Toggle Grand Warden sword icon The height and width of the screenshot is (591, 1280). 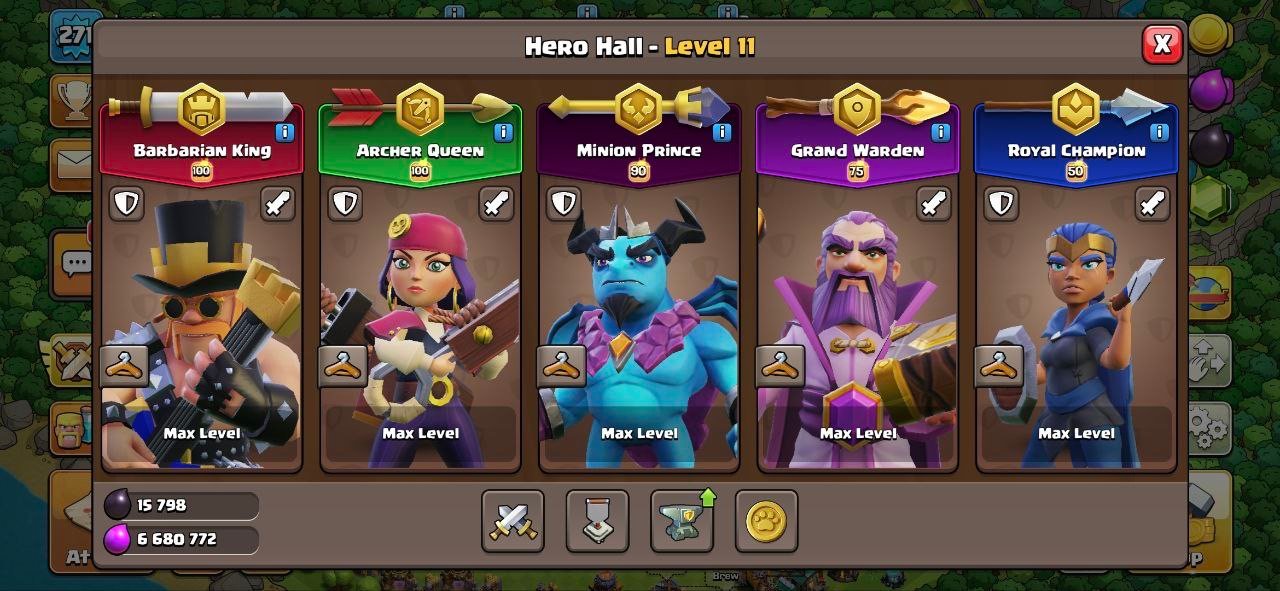coord(933,204)
